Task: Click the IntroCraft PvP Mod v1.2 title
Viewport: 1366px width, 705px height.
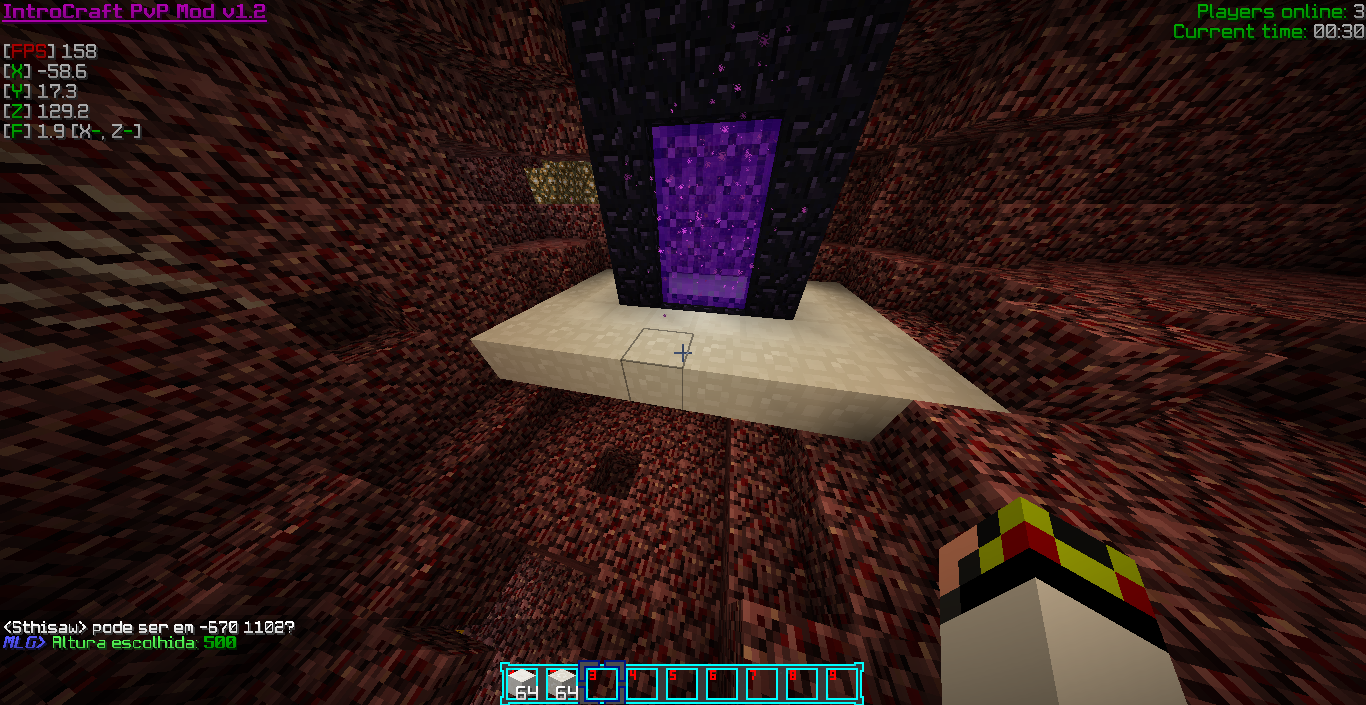Action: 134,12
